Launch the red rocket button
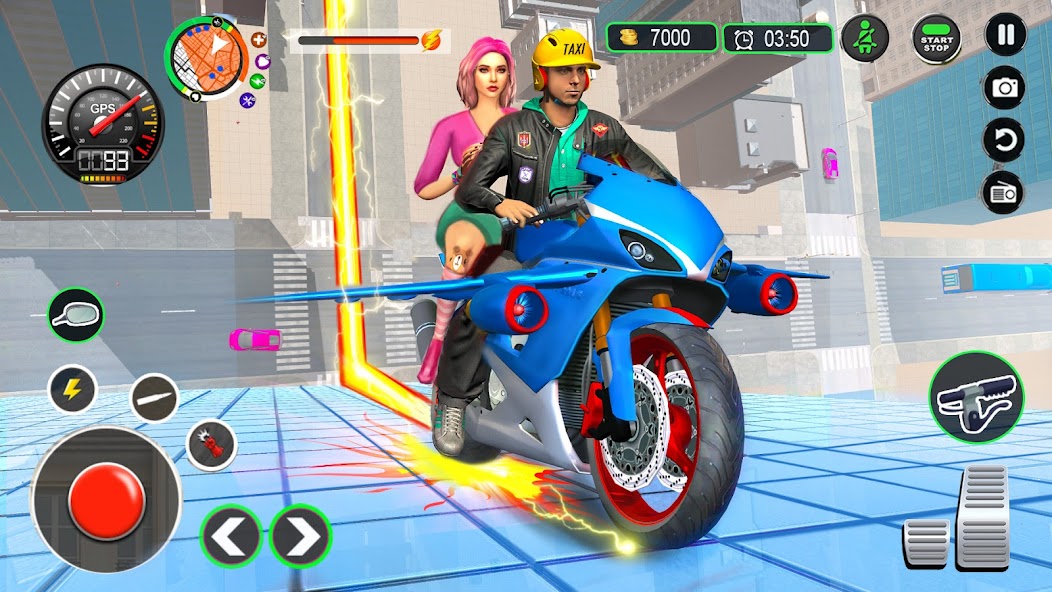The width and height of the screenshot is (1052, 592). click(x=212, y=444)
